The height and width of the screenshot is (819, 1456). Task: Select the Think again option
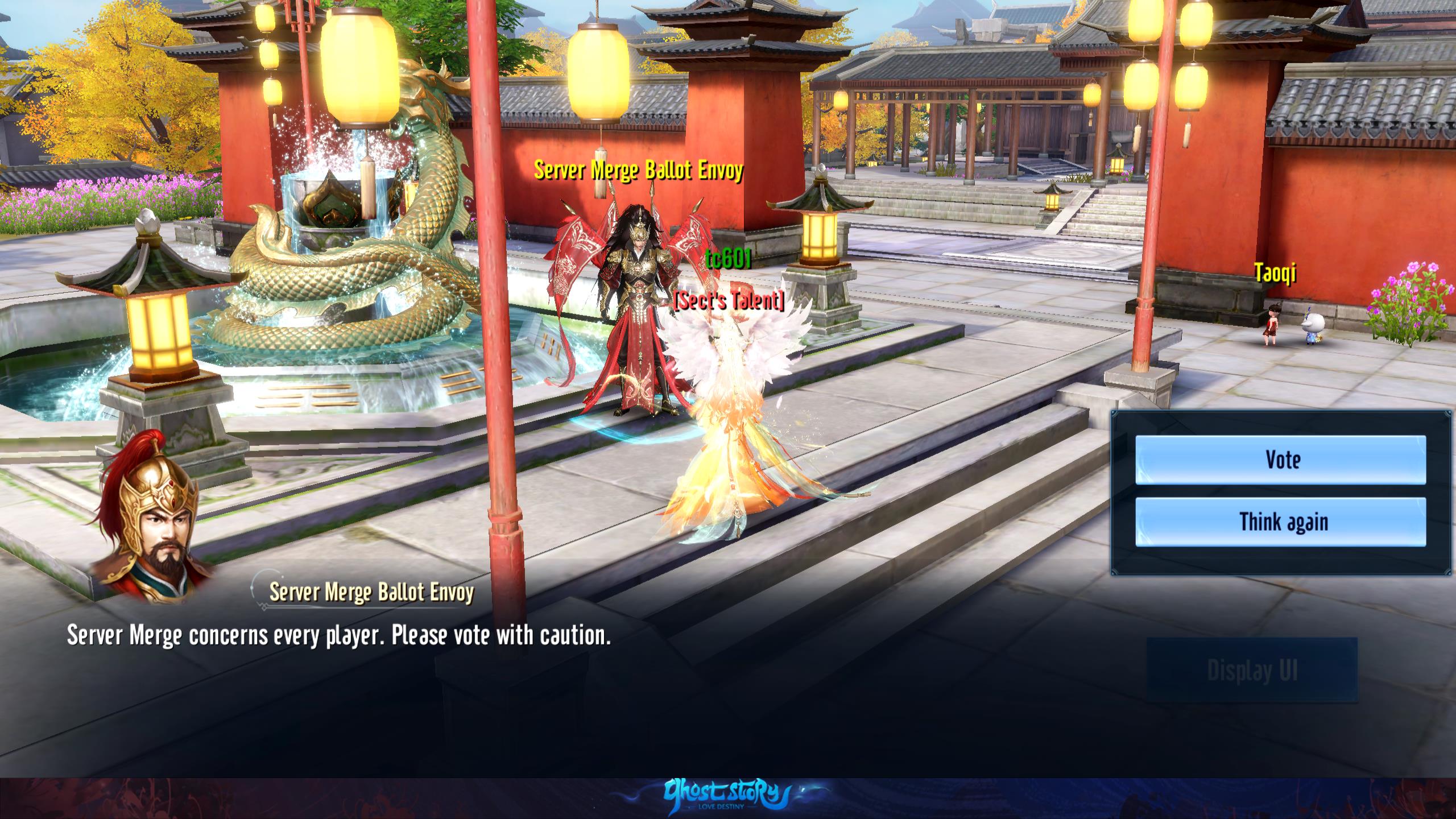(x=1280, y=522)
